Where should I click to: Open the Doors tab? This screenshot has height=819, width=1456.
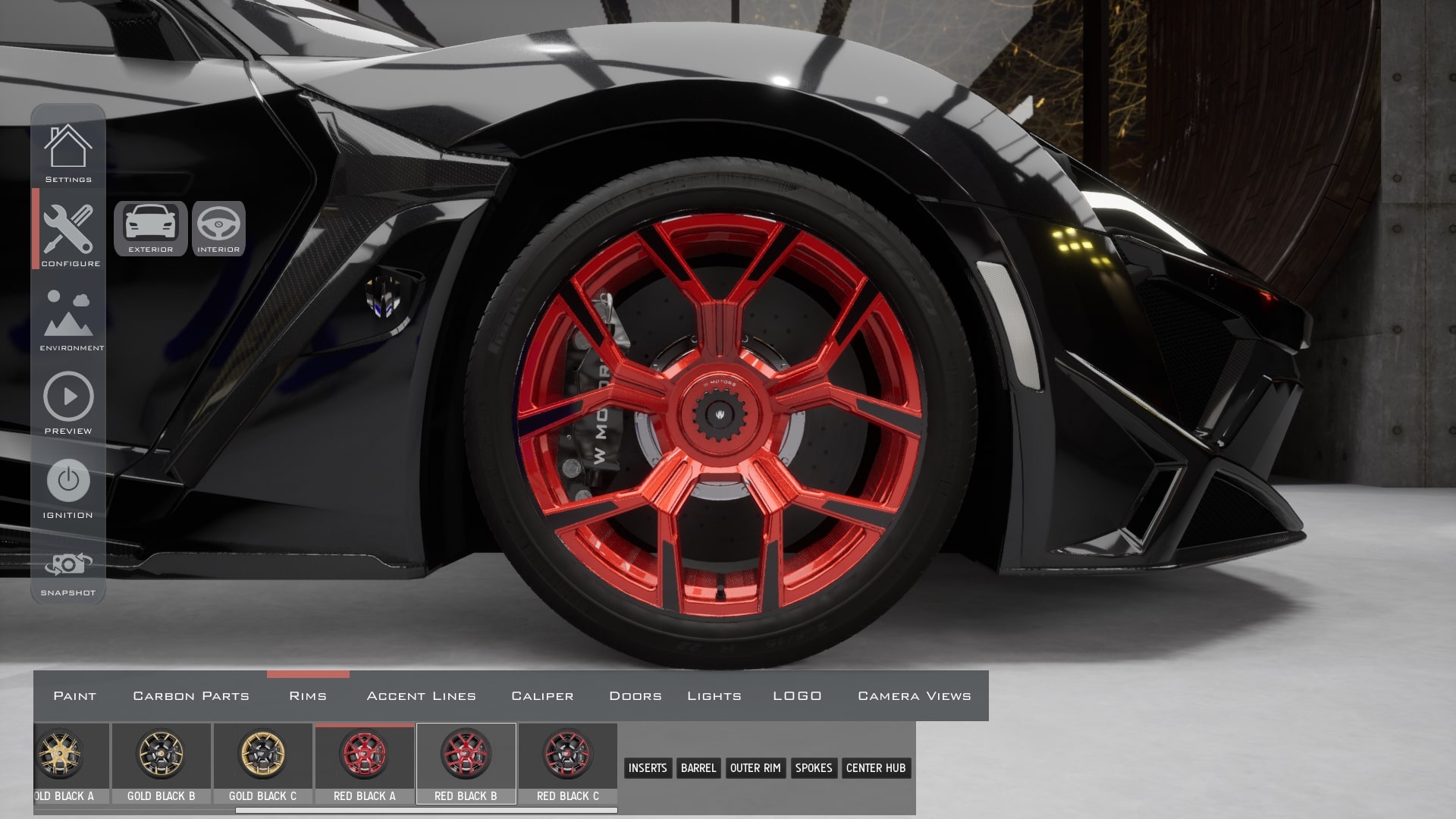(635, 696)
